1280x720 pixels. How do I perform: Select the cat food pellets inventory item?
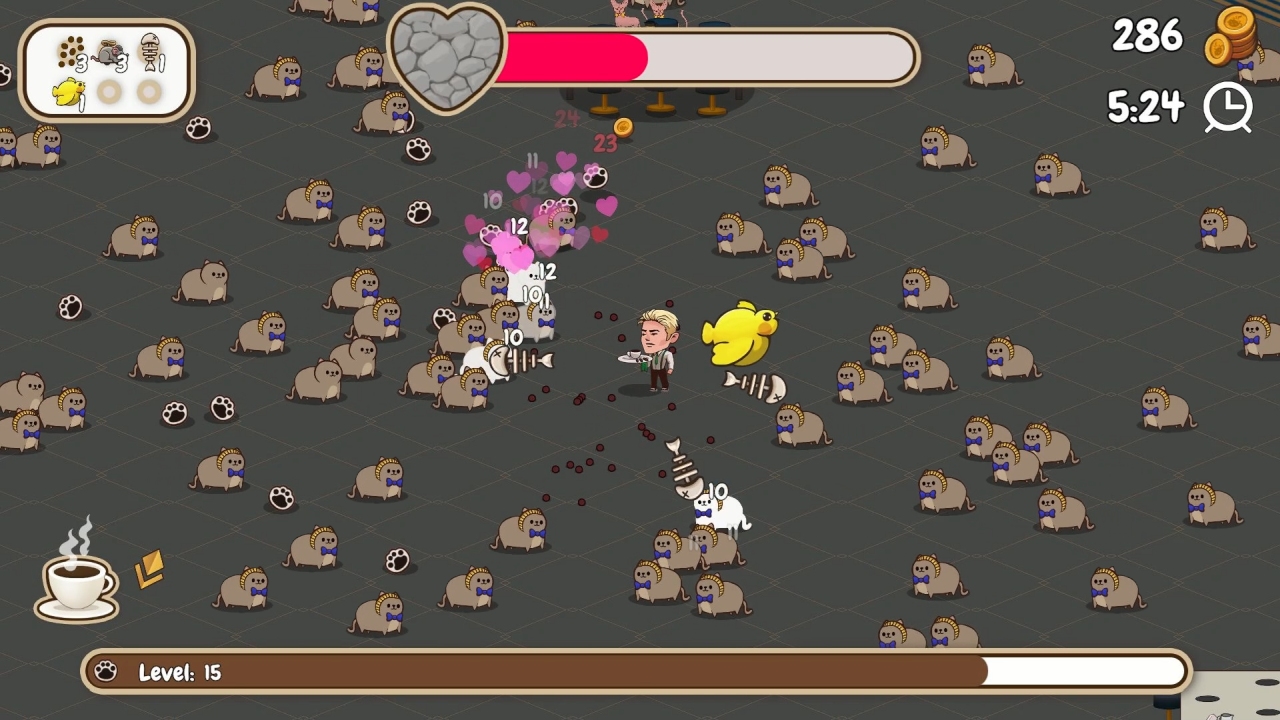pyautogui.click(x=70, y=51)
